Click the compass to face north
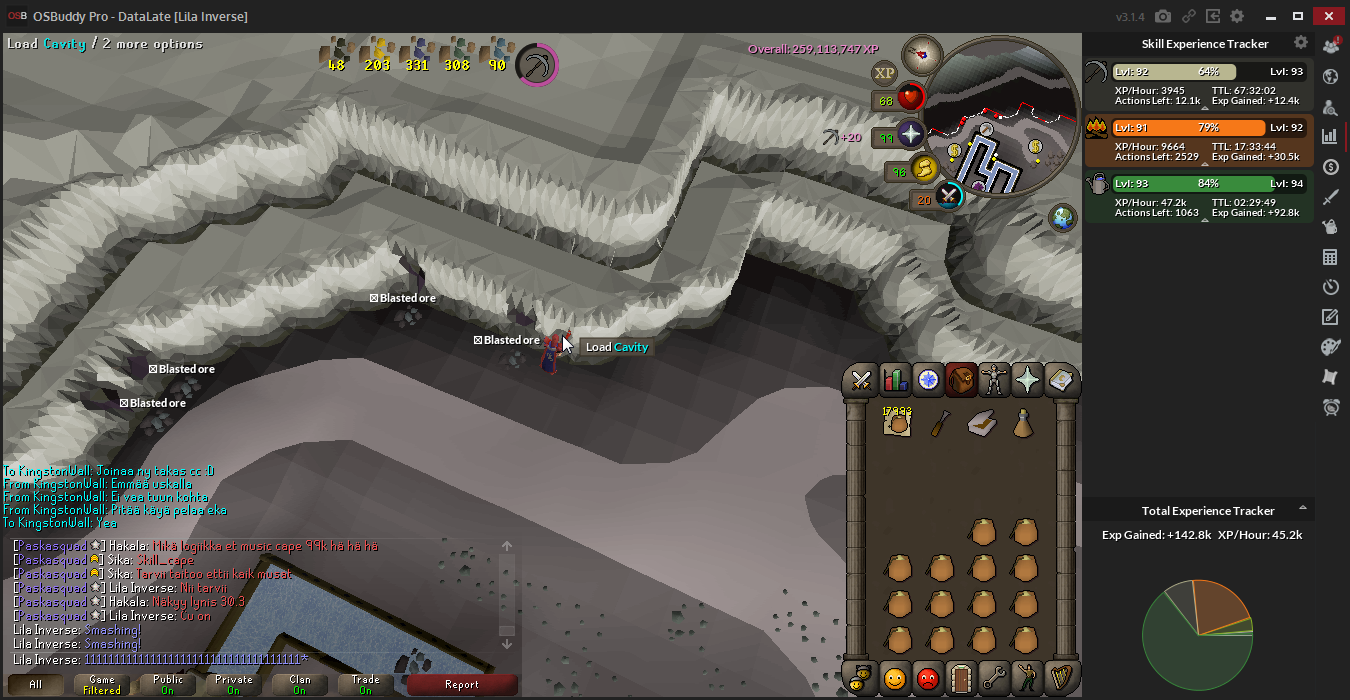The image size is (1350, 700). coord(922,54)
